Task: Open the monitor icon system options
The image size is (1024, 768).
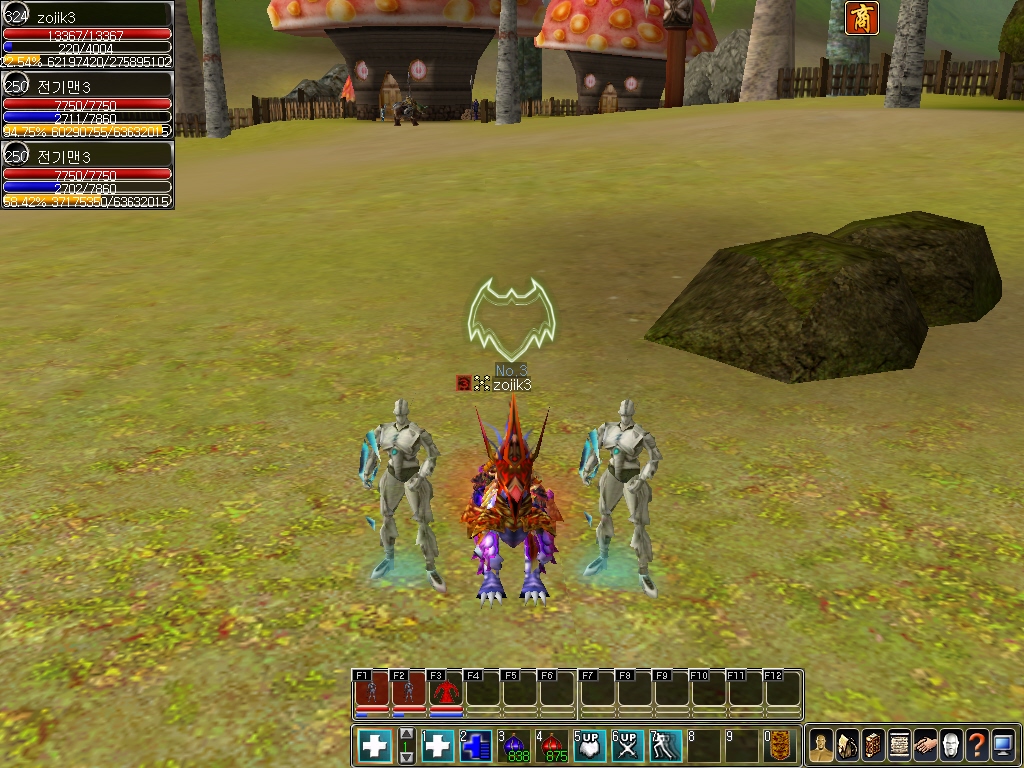Action: (x=1003, y=745)
